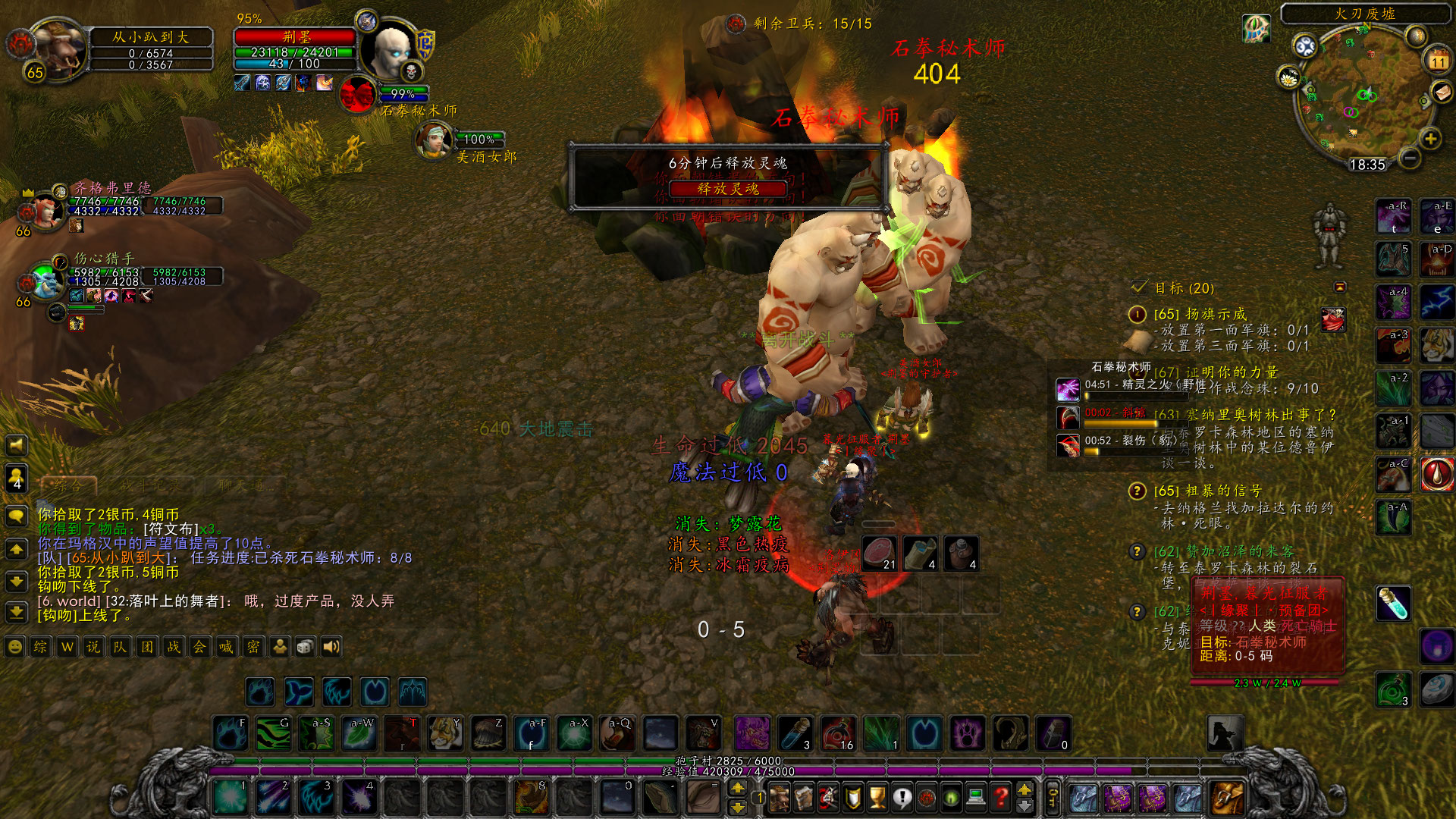1456x819 pixels.
Task: Open the emote smiley icon on chat bar
Action: point(15,647)
